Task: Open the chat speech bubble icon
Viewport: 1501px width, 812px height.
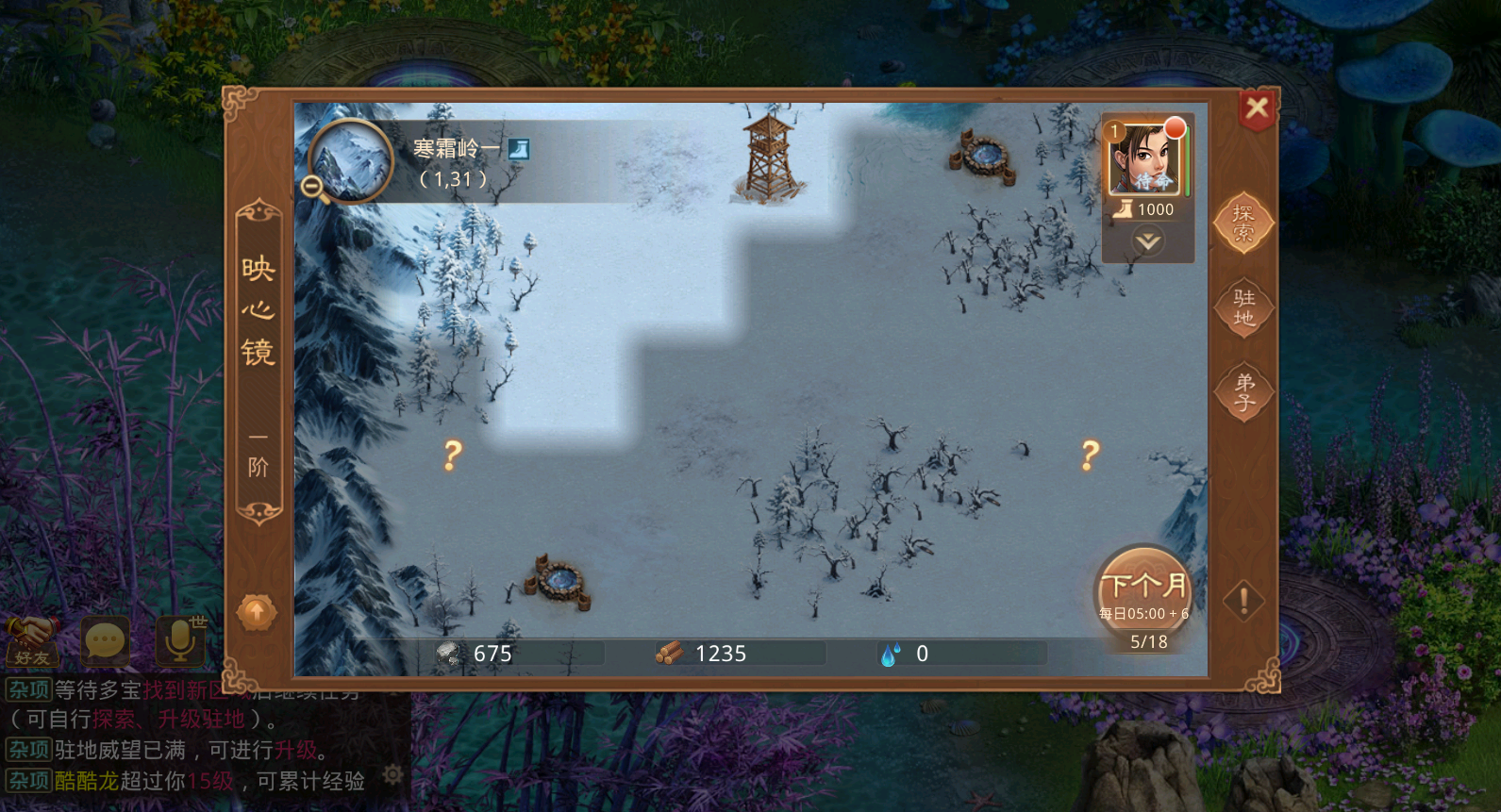Action: pos(105,641)
